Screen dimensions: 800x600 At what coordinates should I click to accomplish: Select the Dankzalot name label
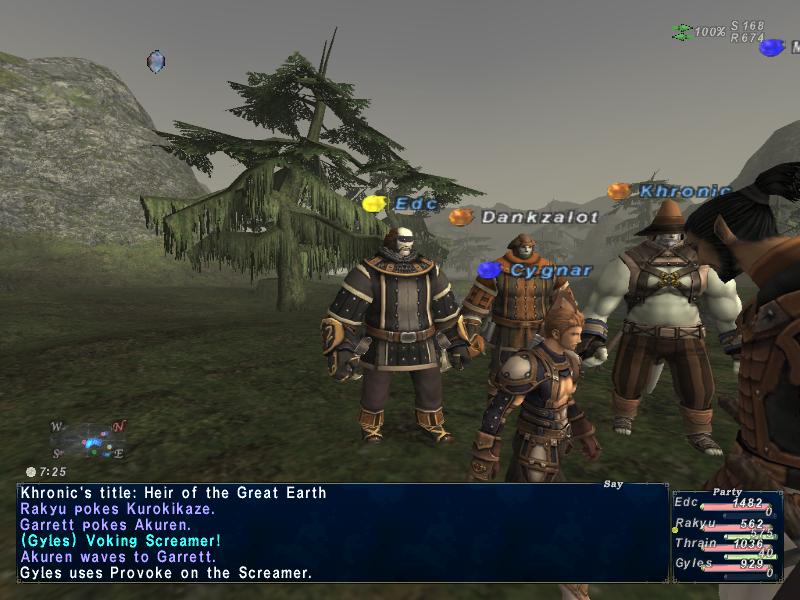[x=539, y=217]
